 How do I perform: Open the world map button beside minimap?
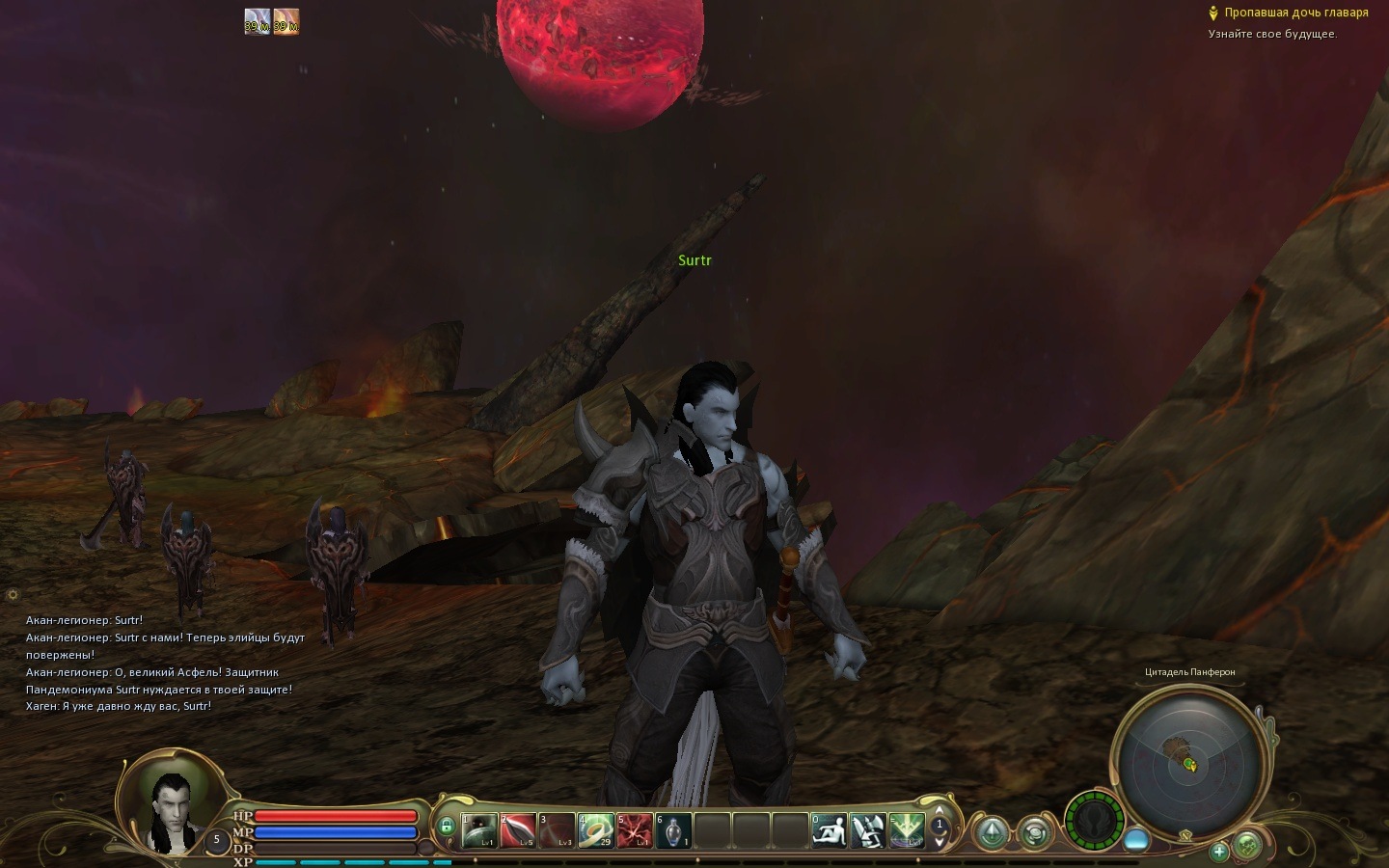coord(1247,846)
